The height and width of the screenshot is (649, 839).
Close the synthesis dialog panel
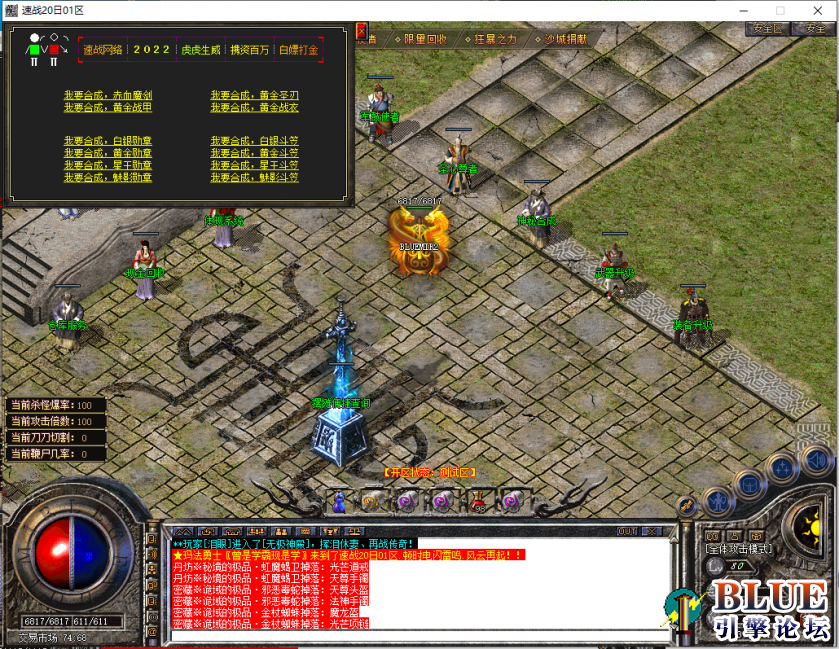point(361,31)
